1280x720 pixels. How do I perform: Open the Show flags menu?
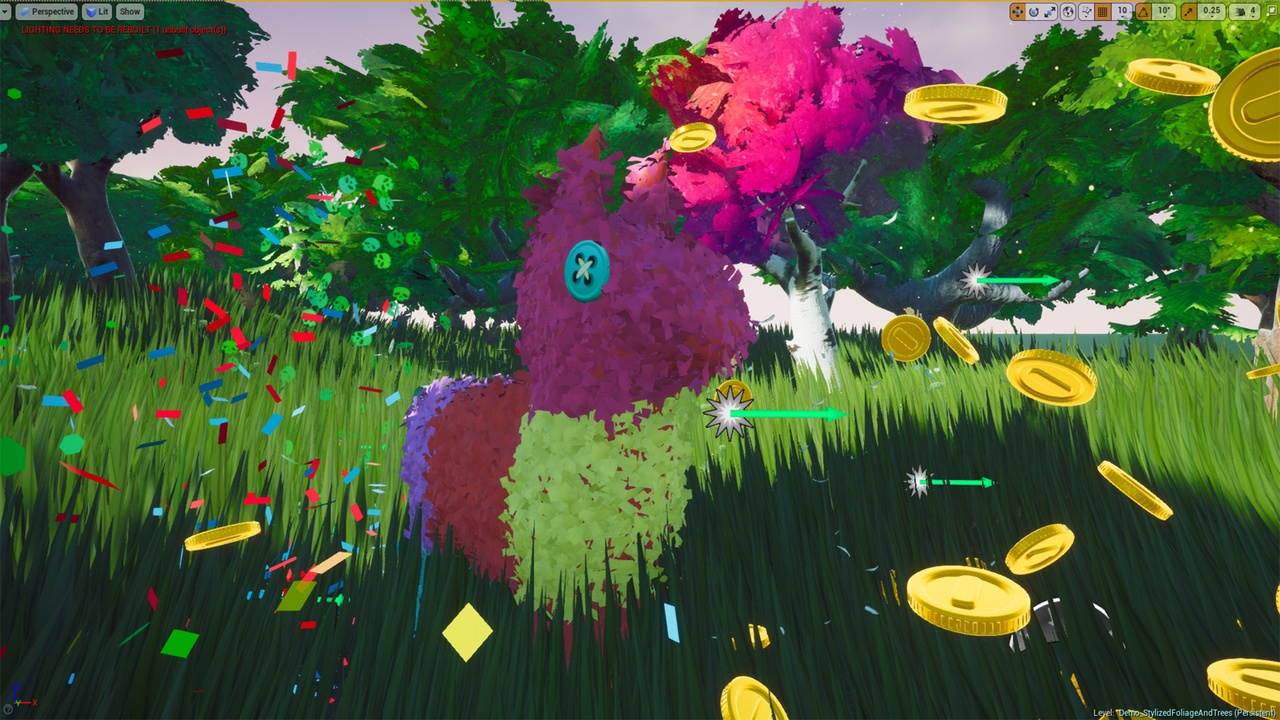(x=128, y=11)
